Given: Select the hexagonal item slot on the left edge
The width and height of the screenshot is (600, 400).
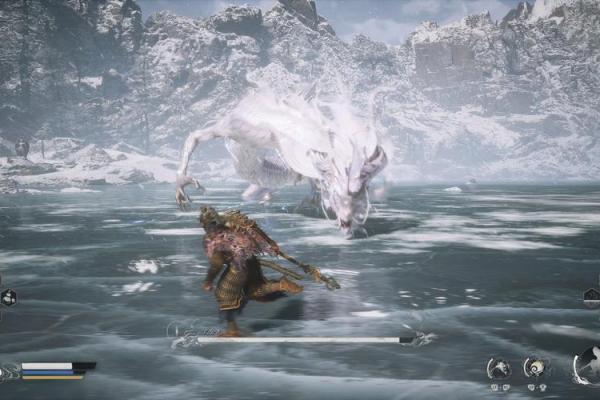Looking at the screenshot, I should click(7, 297).
